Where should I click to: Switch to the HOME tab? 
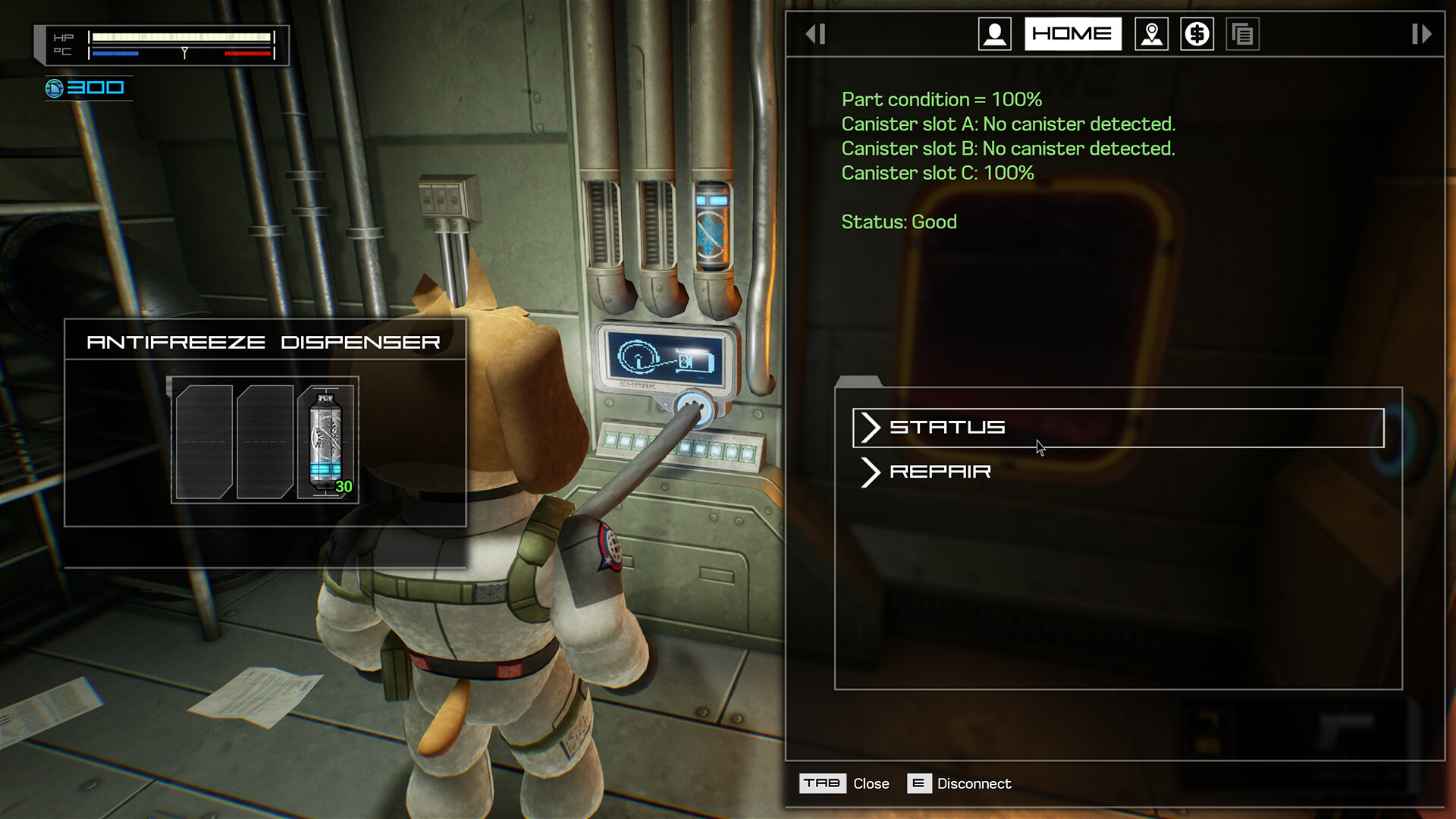pos(1072,34)
